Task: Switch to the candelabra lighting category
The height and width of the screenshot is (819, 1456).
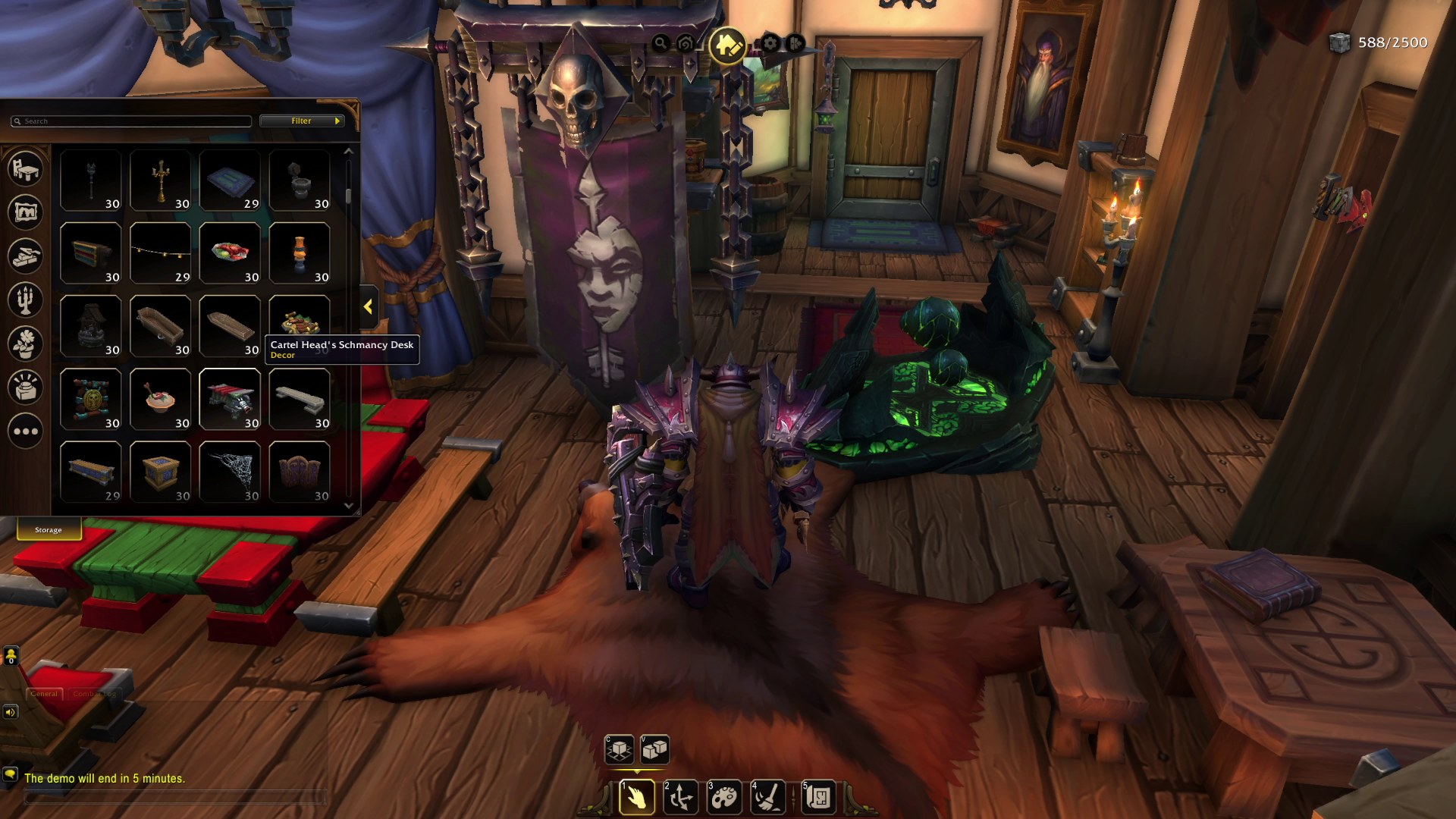Action: click(x=25, y=300)
